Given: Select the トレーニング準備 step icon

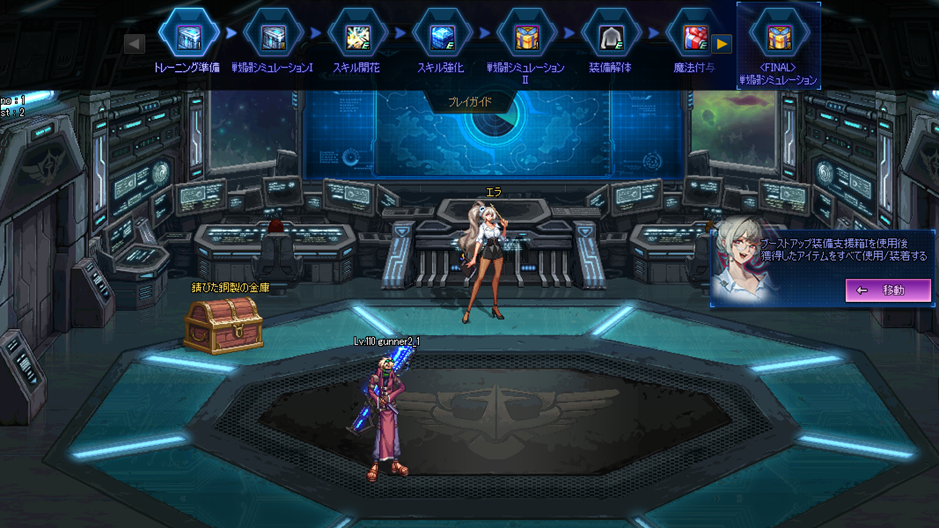Looking at the screenshot, I should 189,36.
